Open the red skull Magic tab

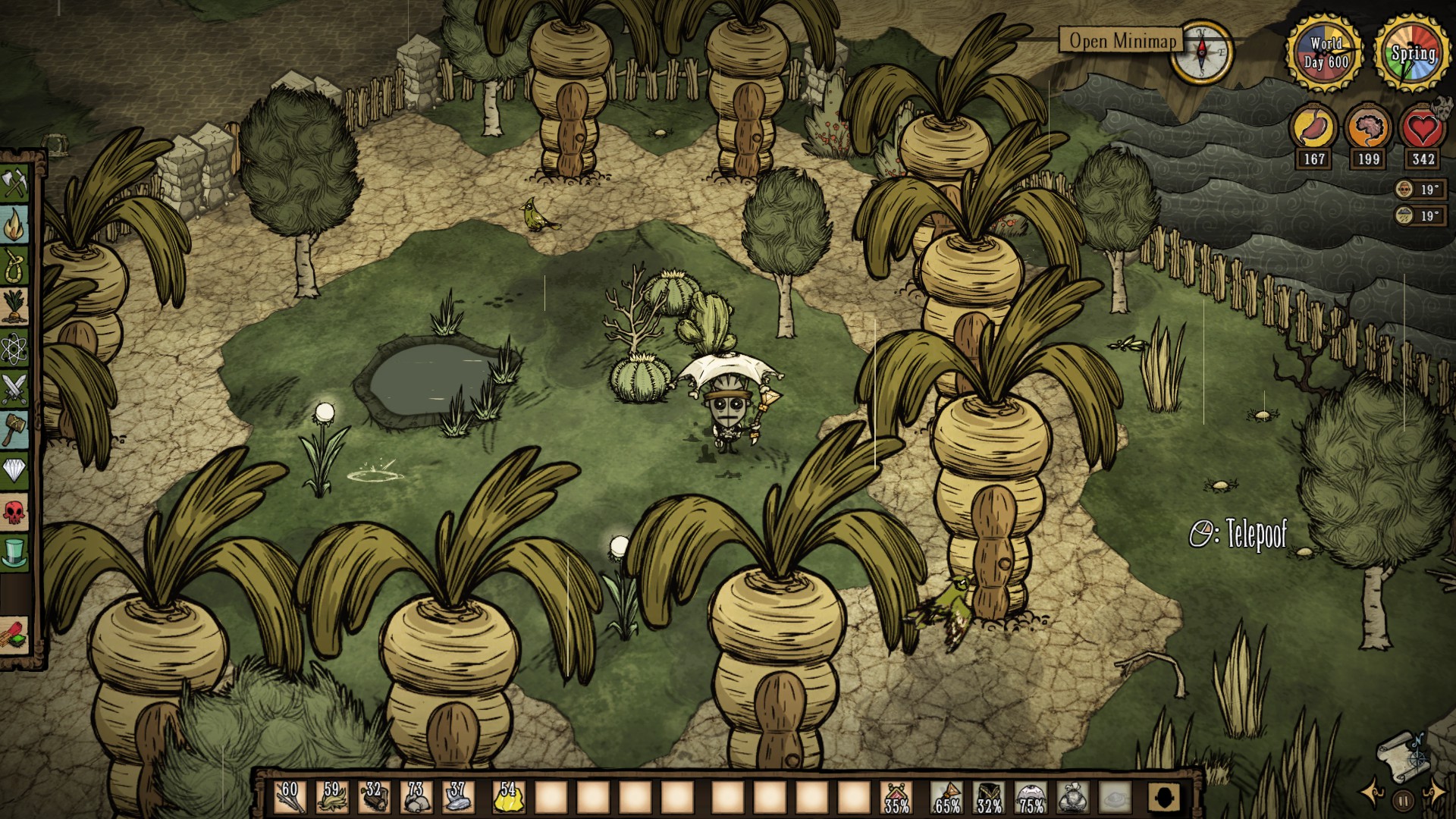[15, 513]
